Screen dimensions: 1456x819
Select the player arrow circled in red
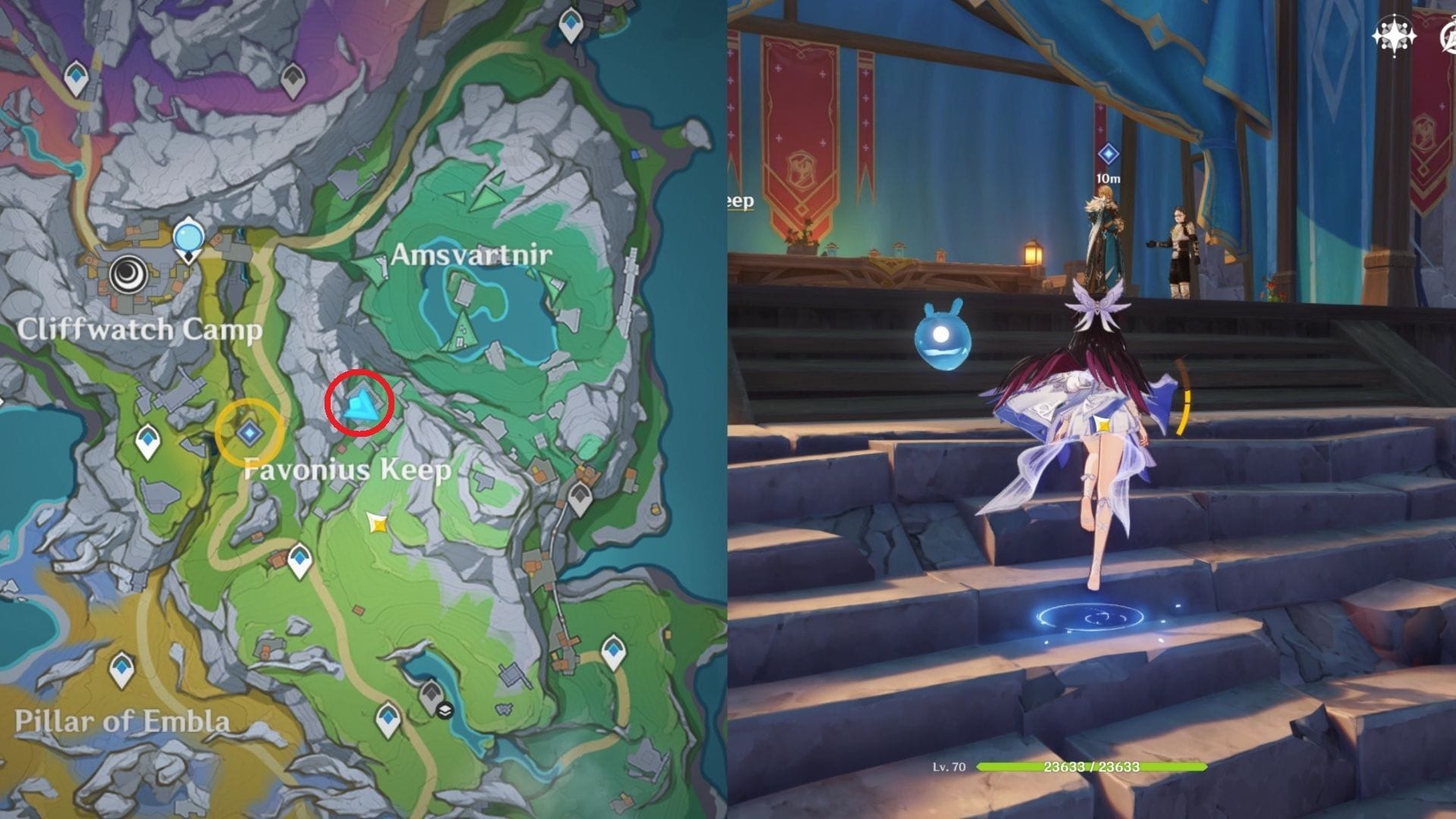(359, 404)
